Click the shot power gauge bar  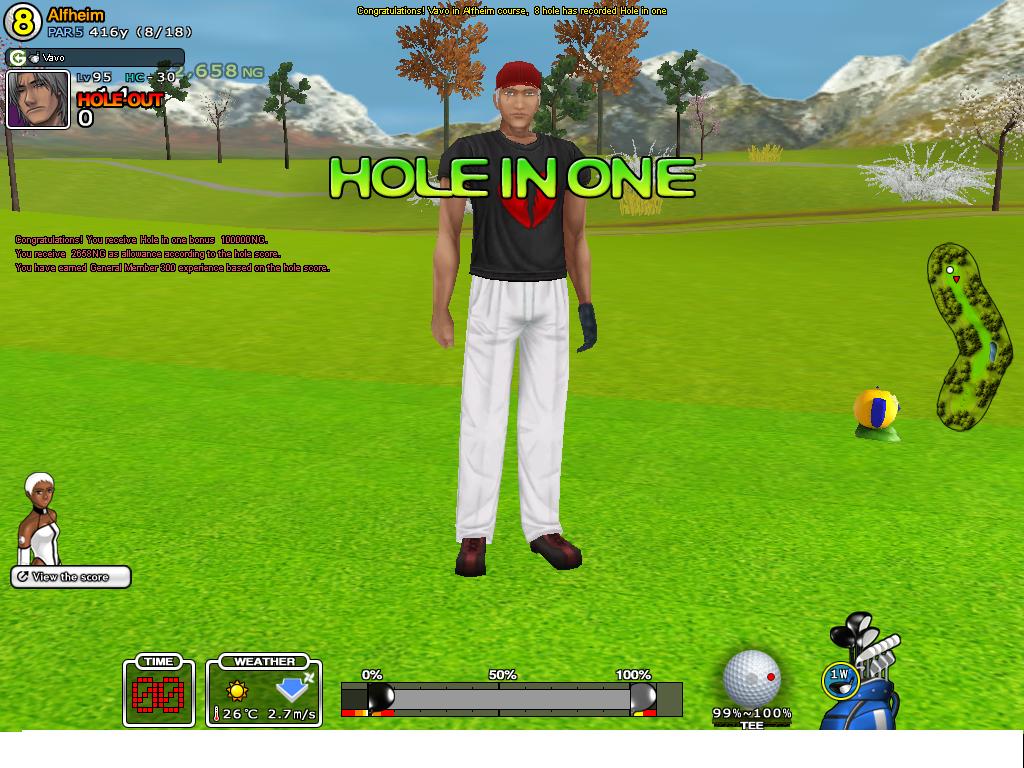click(x=511, y=698)
